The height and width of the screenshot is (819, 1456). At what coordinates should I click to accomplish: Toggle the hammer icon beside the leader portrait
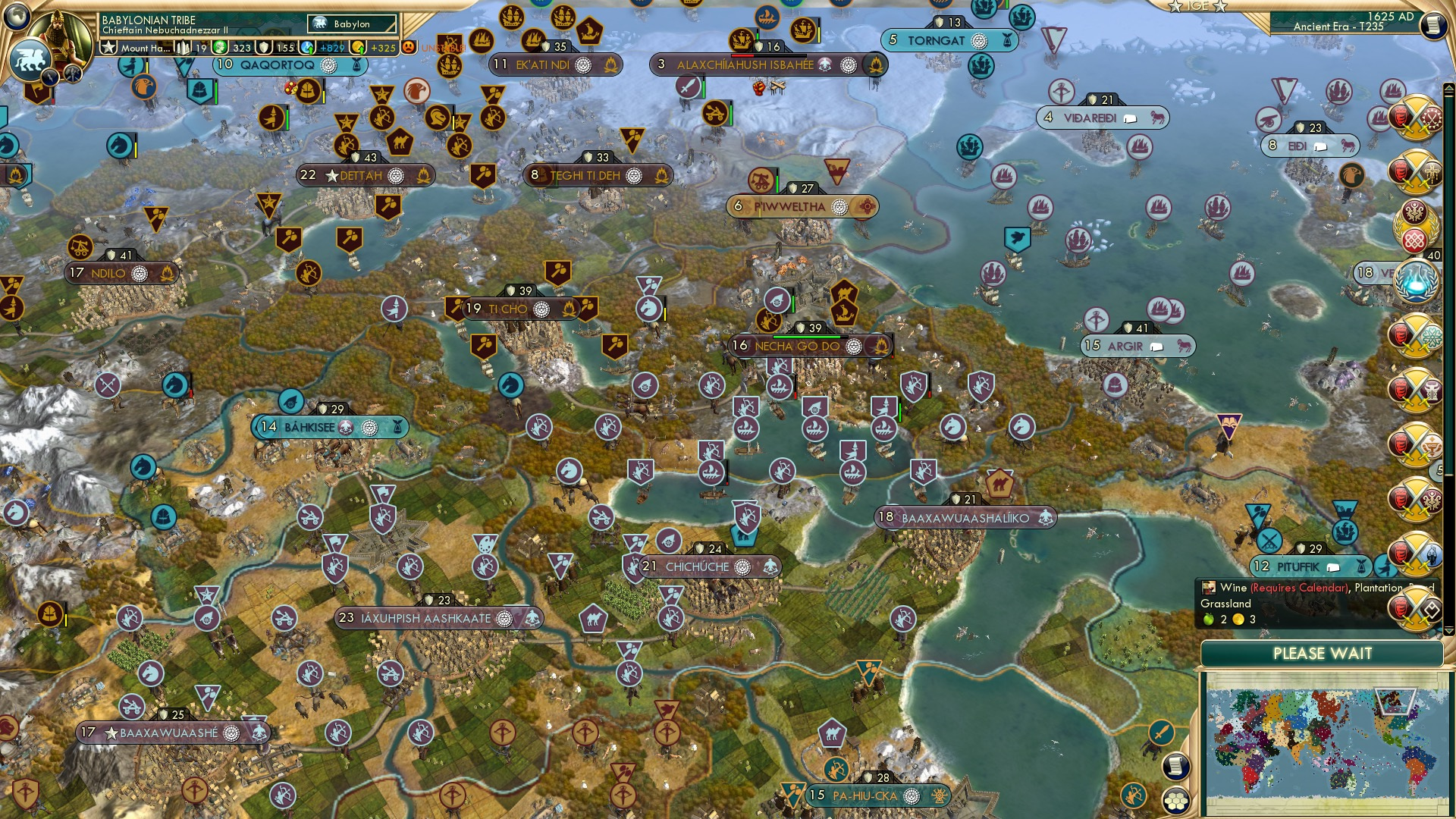tap(71, 72)
